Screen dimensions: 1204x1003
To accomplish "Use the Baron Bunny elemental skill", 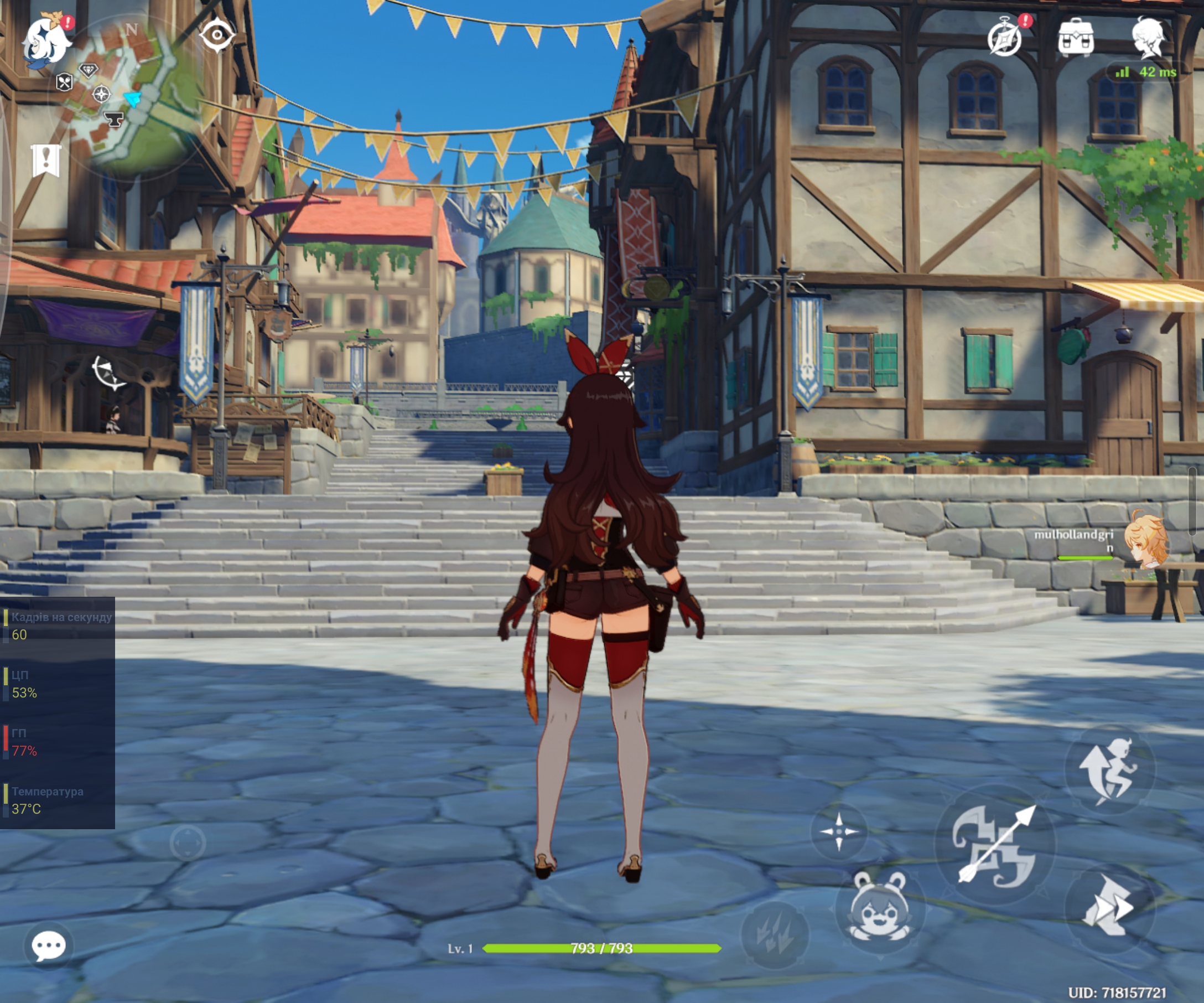I will (880, 907).
